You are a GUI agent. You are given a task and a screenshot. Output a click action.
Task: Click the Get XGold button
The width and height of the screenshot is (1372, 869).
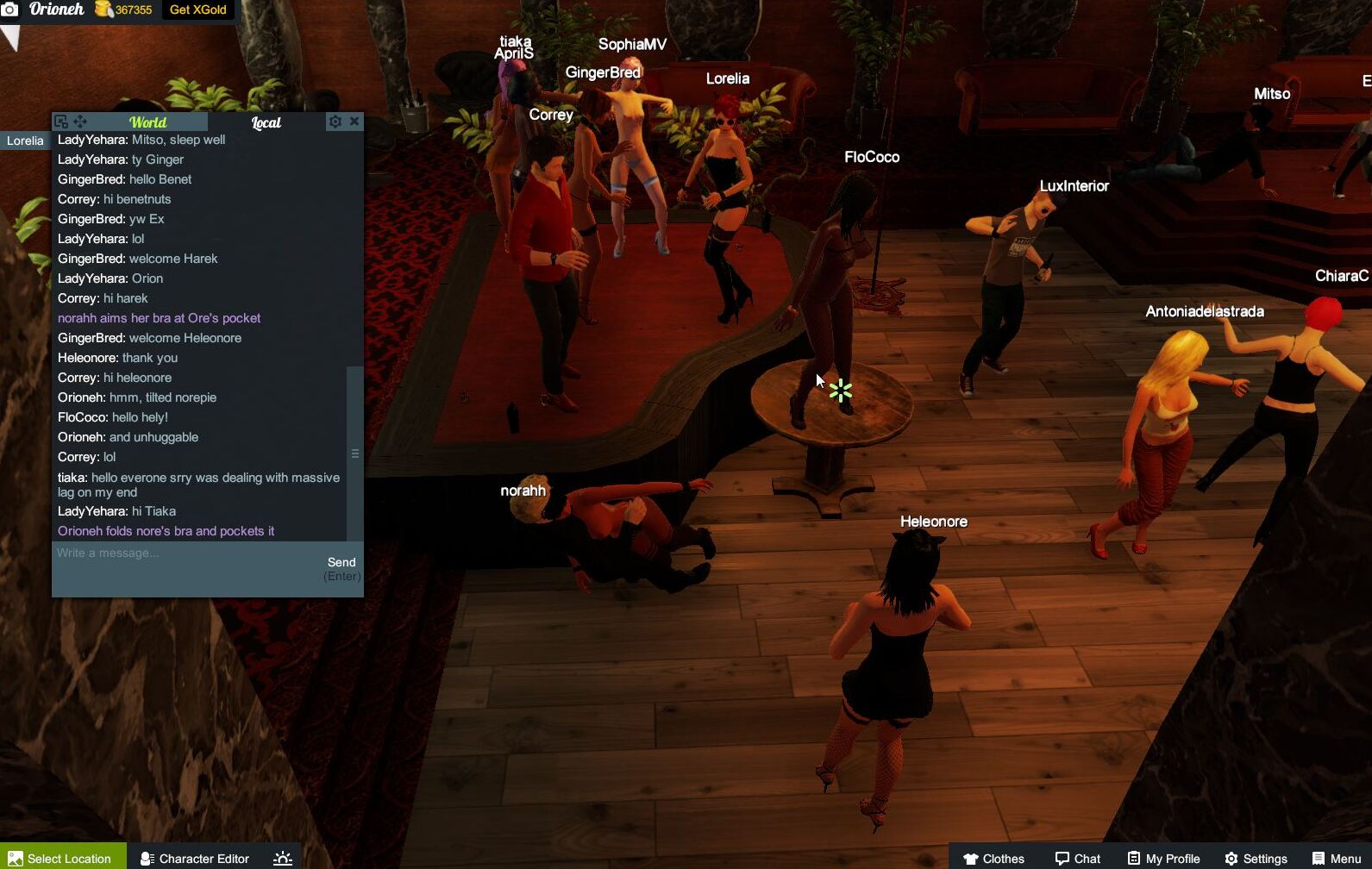pos(197,9)
